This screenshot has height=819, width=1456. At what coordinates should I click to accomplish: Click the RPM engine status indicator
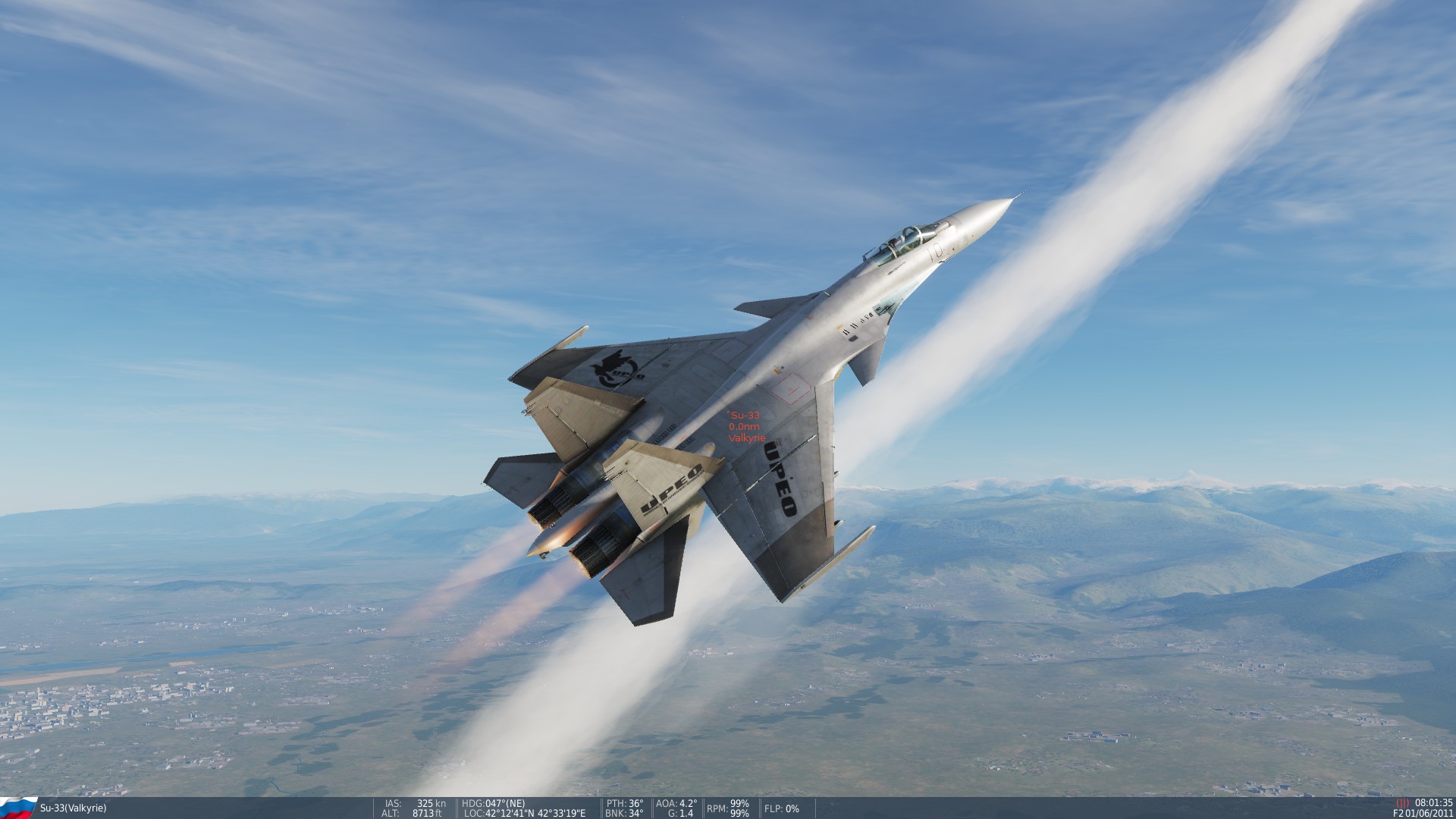point(726,808)
